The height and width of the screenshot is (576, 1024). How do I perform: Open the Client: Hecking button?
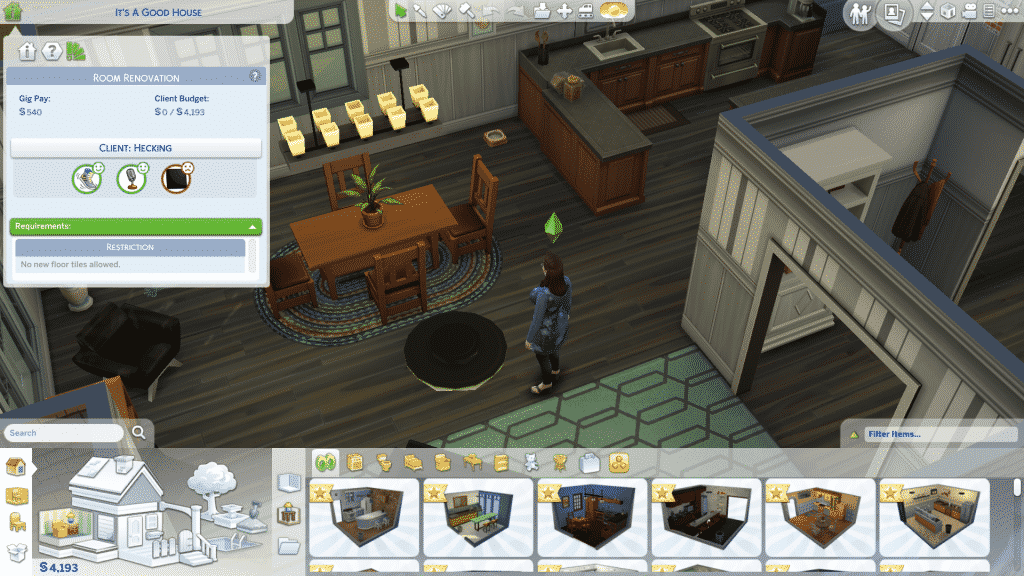coord(136,148)
